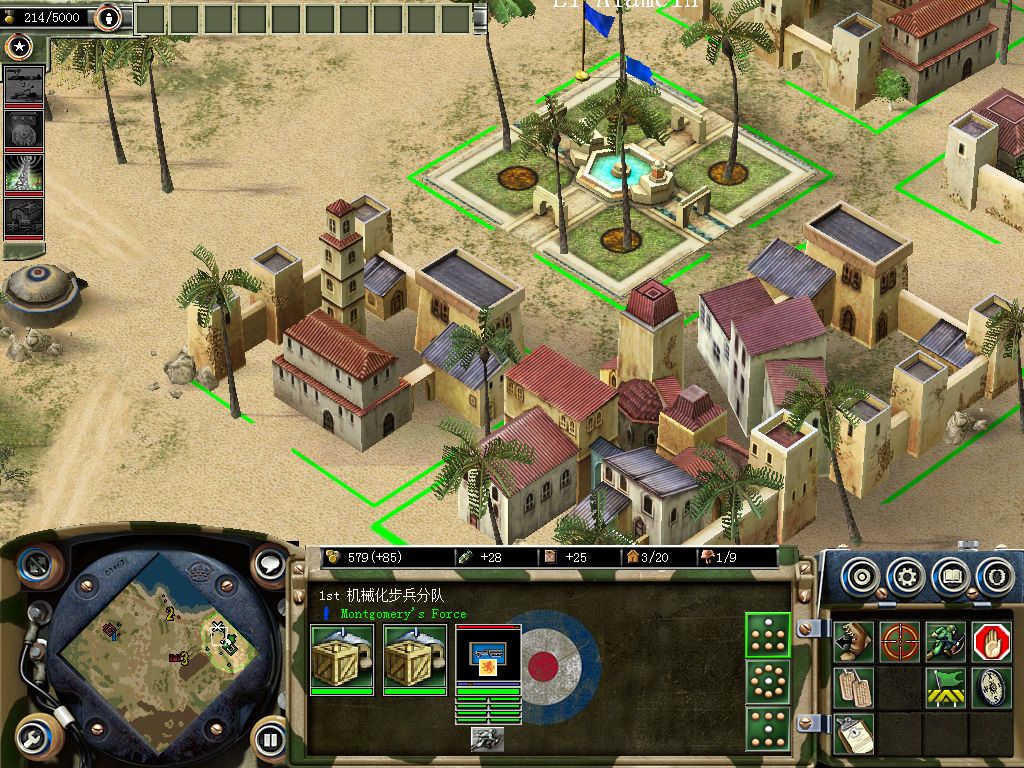Click the dog tags reinforce icon

pos(853,688)
